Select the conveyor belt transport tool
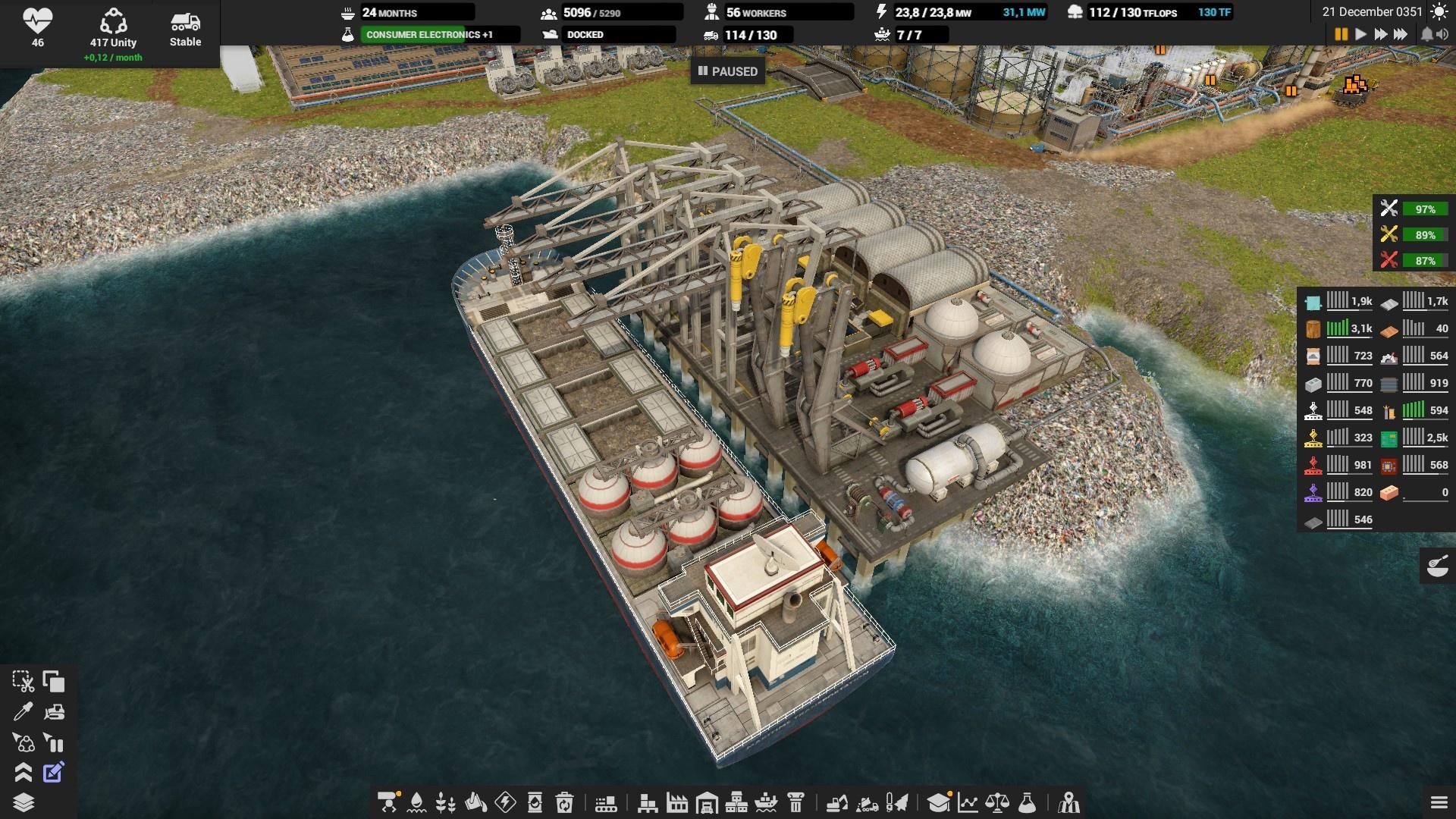Viewport: 1456px width, 819px height. tap(606, 802)
